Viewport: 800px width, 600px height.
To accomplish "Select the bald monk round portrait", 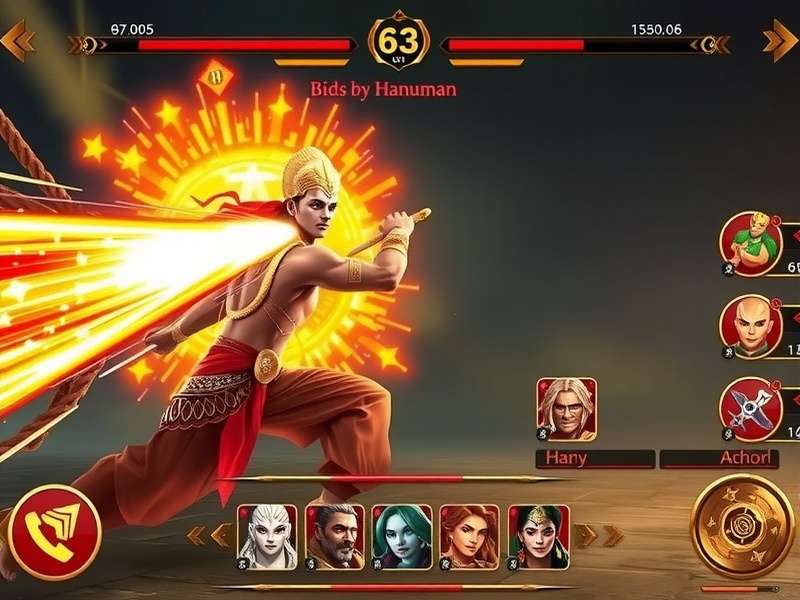I will point(751,327).
